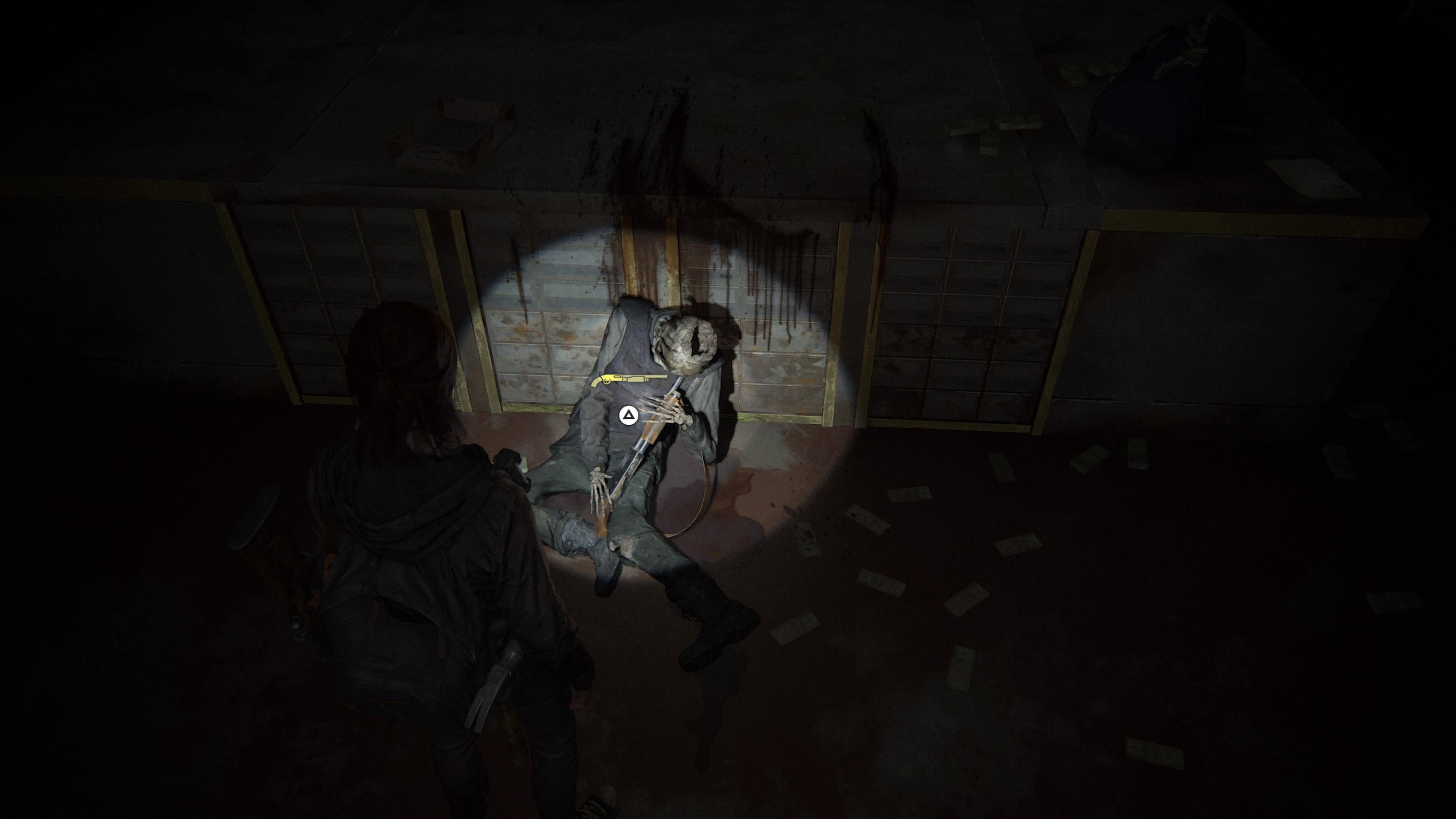
Task: Click the trigger guard on the shotgun icon
Action: click(607, 383)
